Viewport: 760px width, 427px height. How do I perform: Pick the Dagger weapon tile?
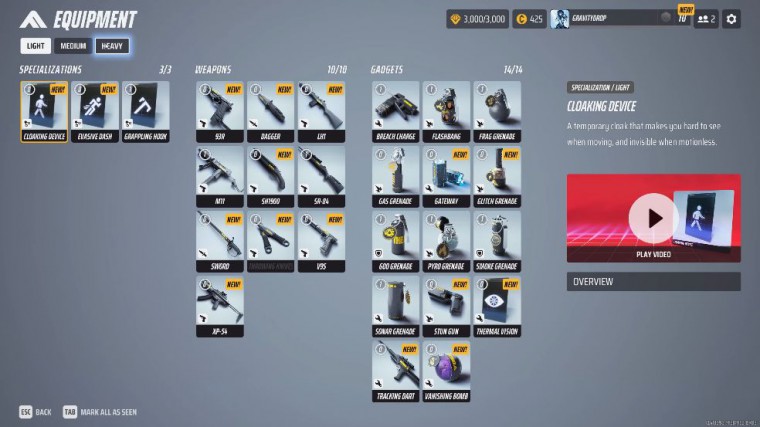270,111
